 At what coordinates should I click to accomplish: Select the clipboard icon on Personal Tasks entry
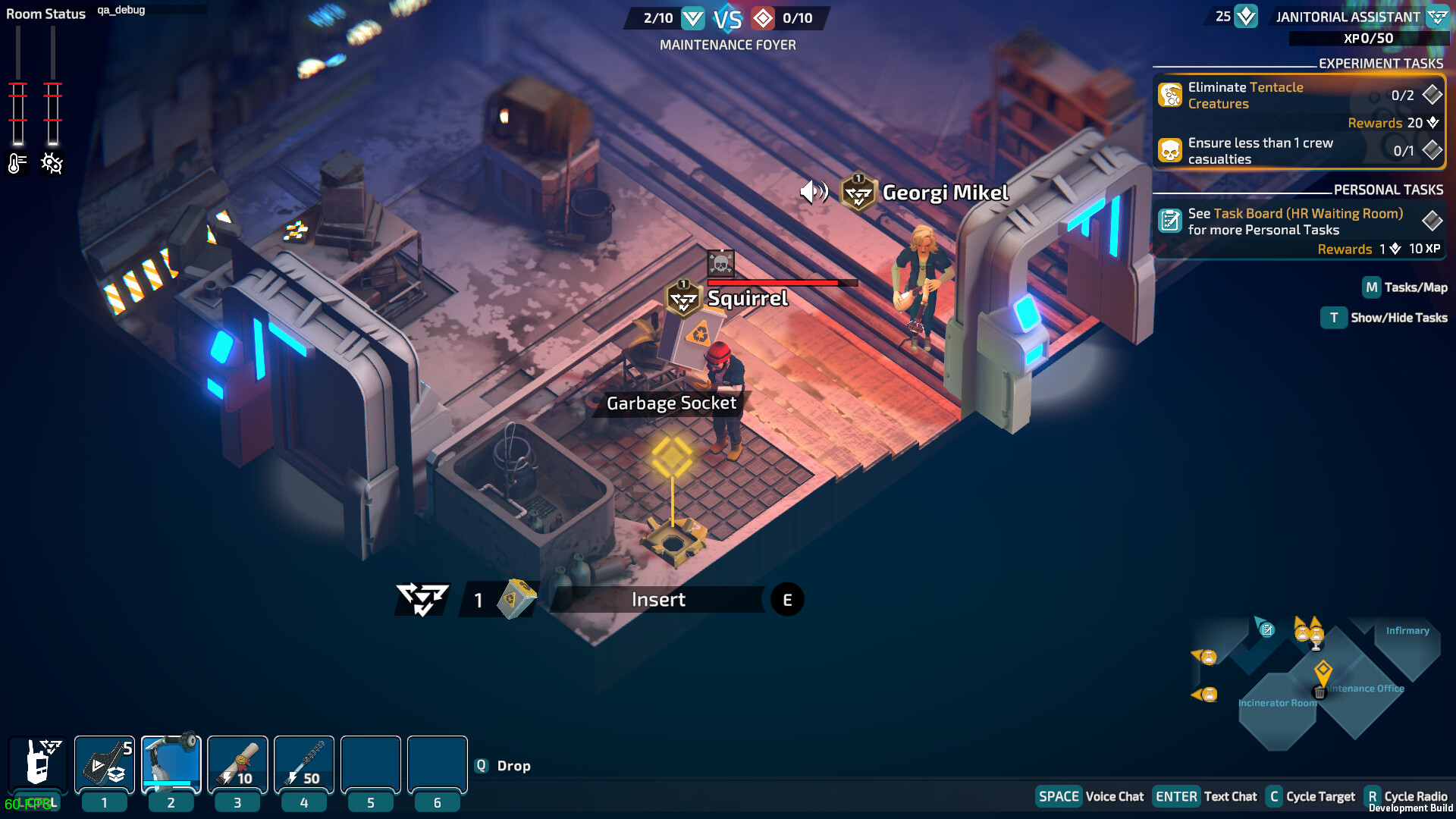click(1170, 221)
